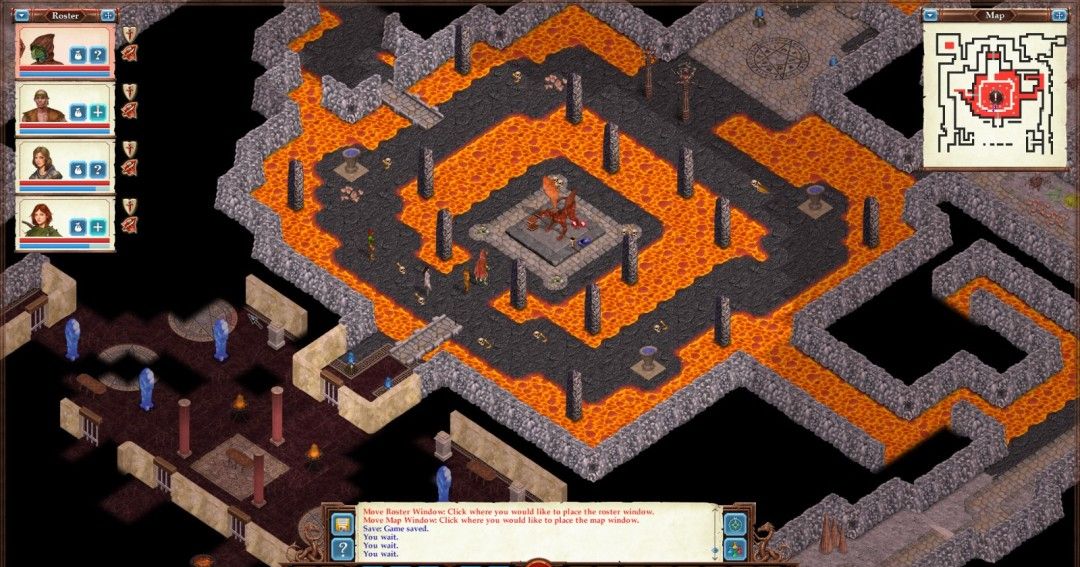
Task: Click the question mark on the brown-haired woman
Action: (x=98, y=170)
